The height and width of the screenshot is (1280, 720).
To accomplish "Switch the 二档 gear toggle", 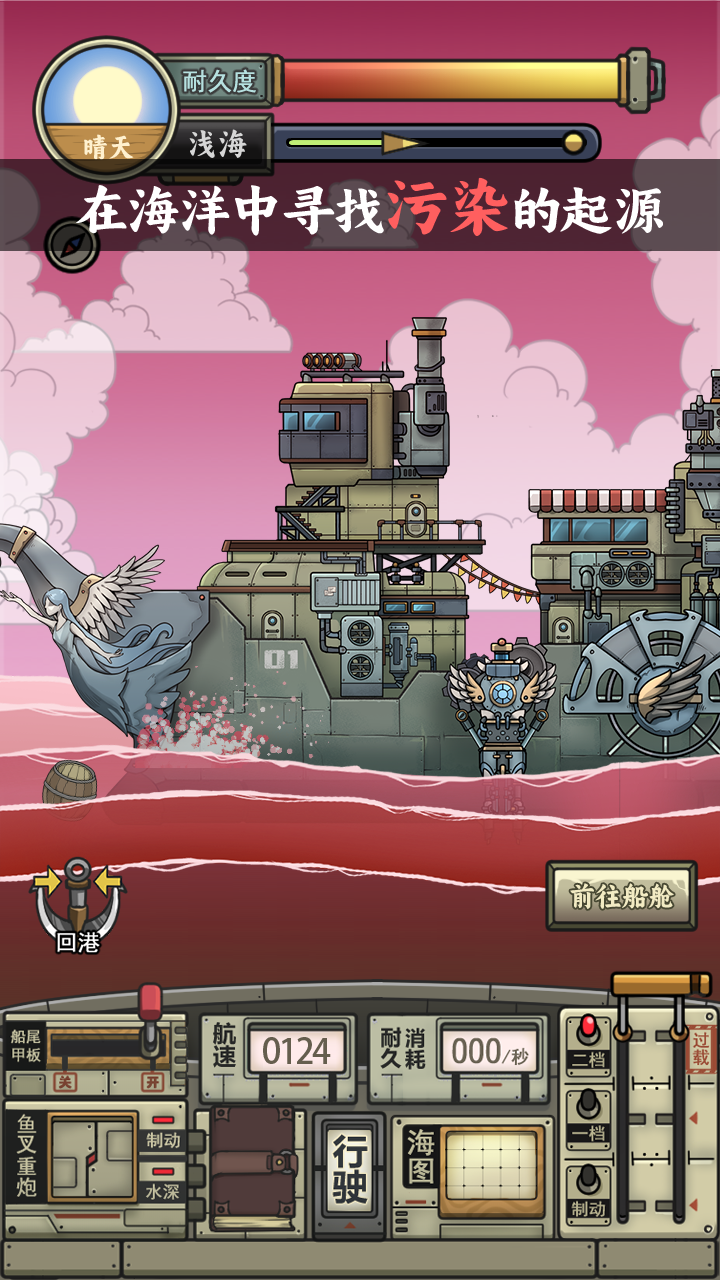I will [x=588, y=1042].
